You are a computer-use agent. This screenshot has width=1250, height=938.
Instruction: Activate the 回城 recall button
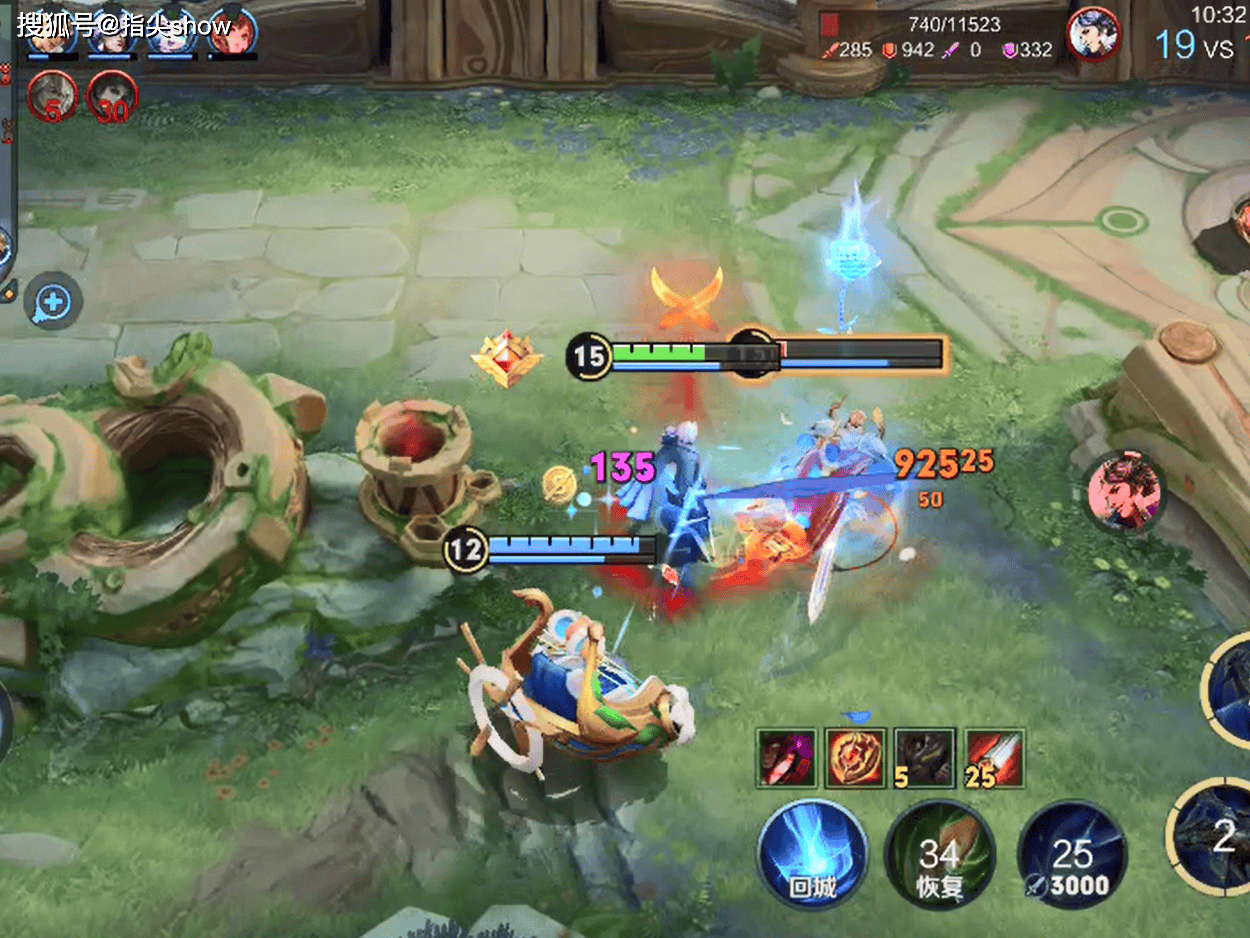(811, 854)
